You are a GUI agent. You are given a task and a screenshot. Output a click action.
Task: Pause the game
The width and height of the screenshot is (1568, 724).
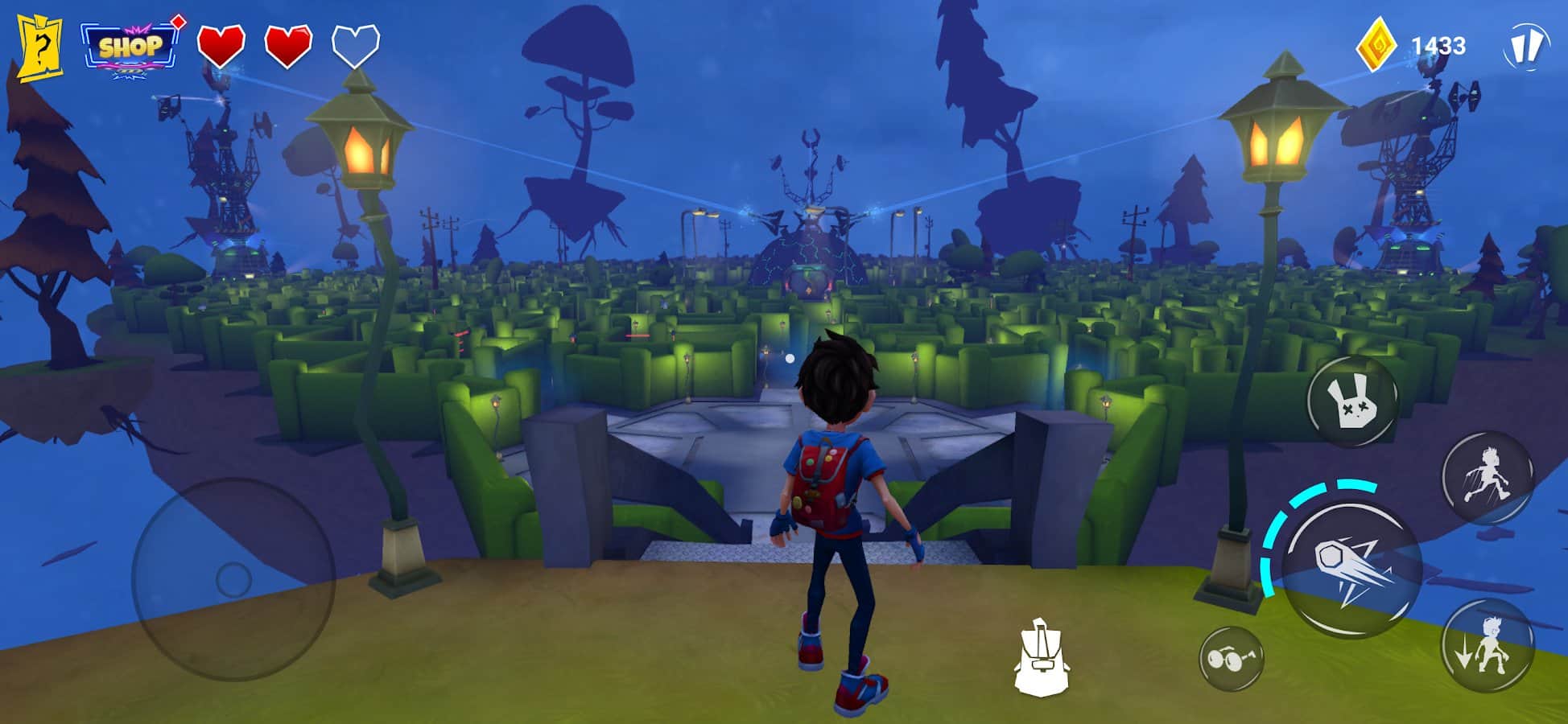click(x=1525, y=46)
